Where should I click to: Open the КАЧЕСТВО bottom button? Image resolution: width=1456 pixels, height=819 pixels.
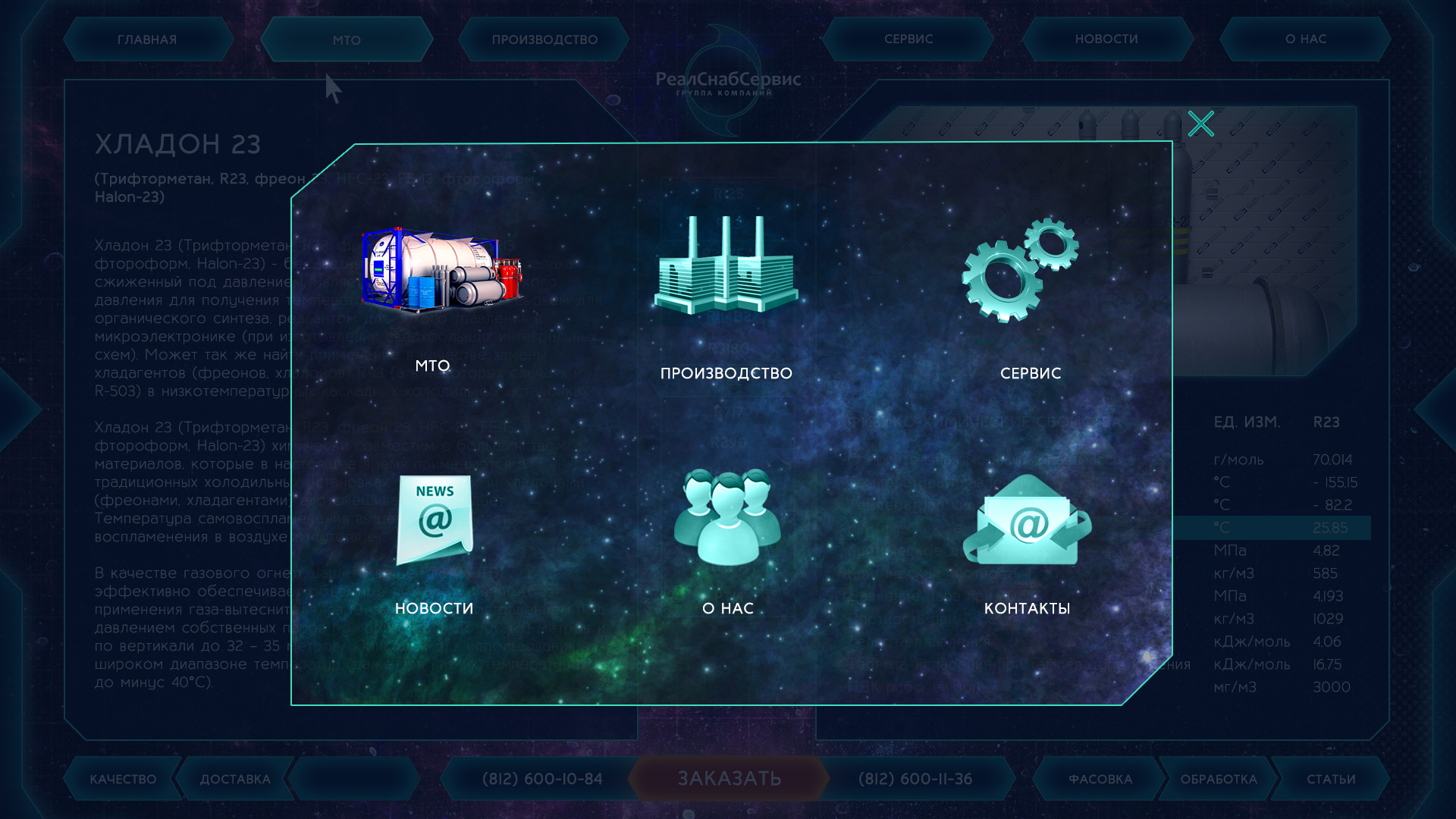click(123, 779)
